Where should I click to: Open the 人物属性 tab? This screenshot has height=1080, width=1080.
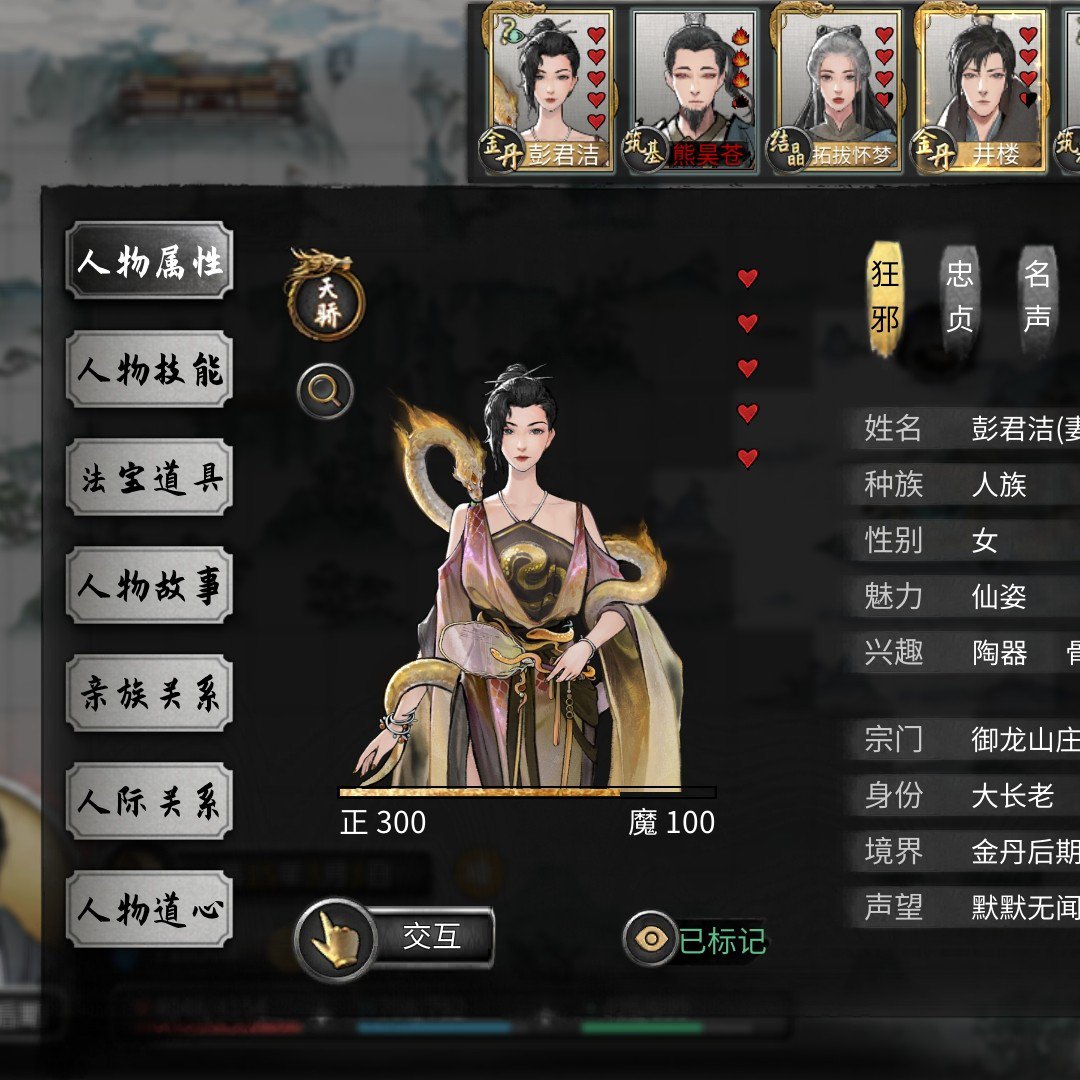click(x=149, y=262)
